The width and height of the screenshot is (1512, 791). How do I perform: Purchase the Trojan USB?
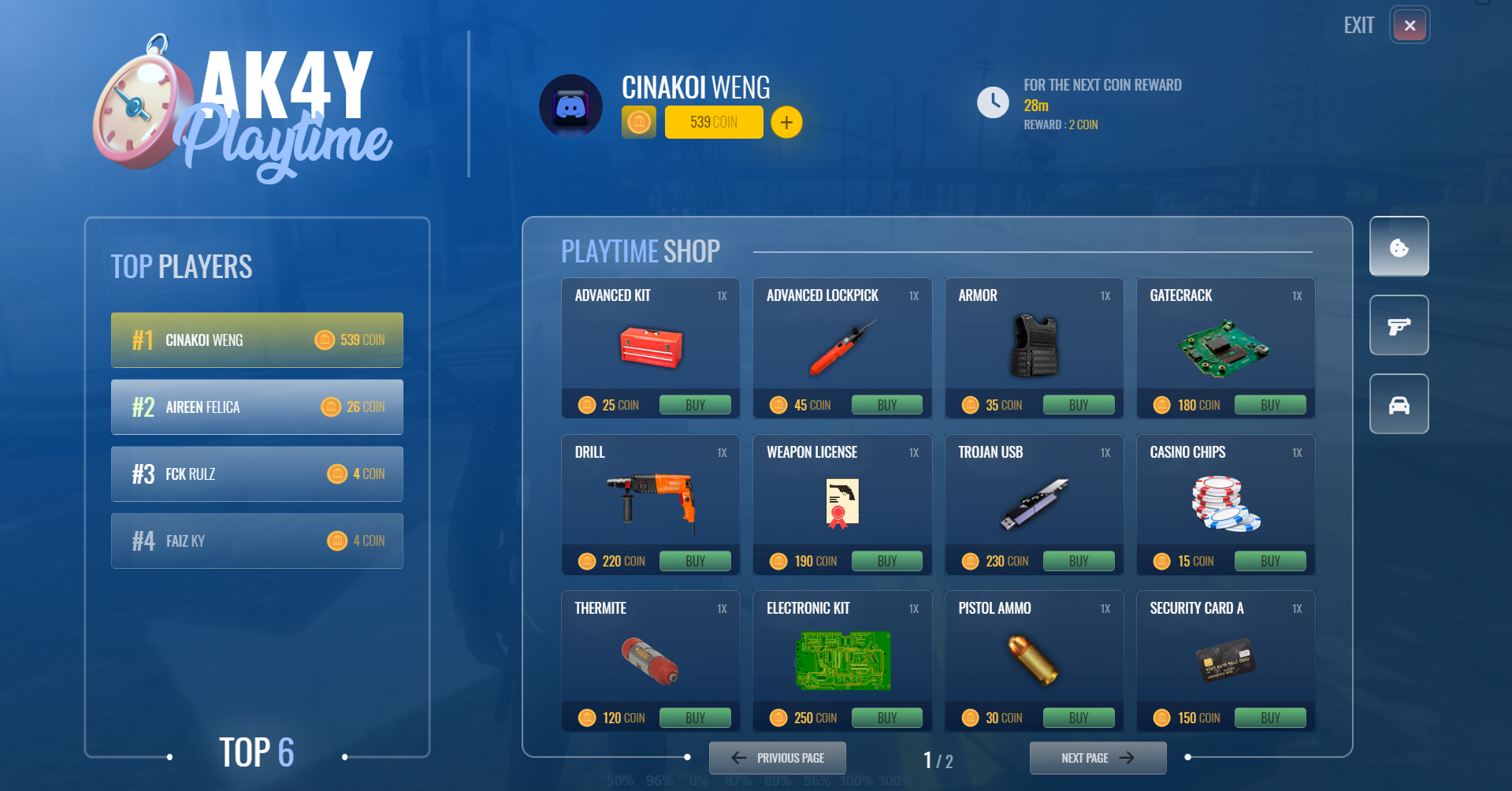click(1078, 561)
